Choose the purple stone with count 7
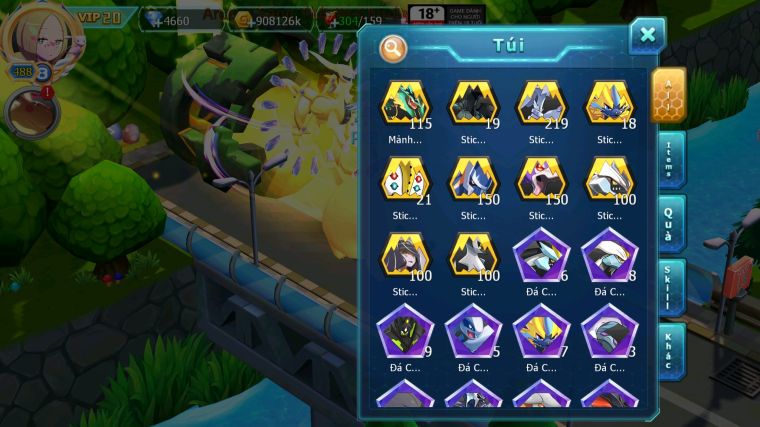Image resolution: width=760 pixels, height=427 pixels. click(x=541, y=332)
